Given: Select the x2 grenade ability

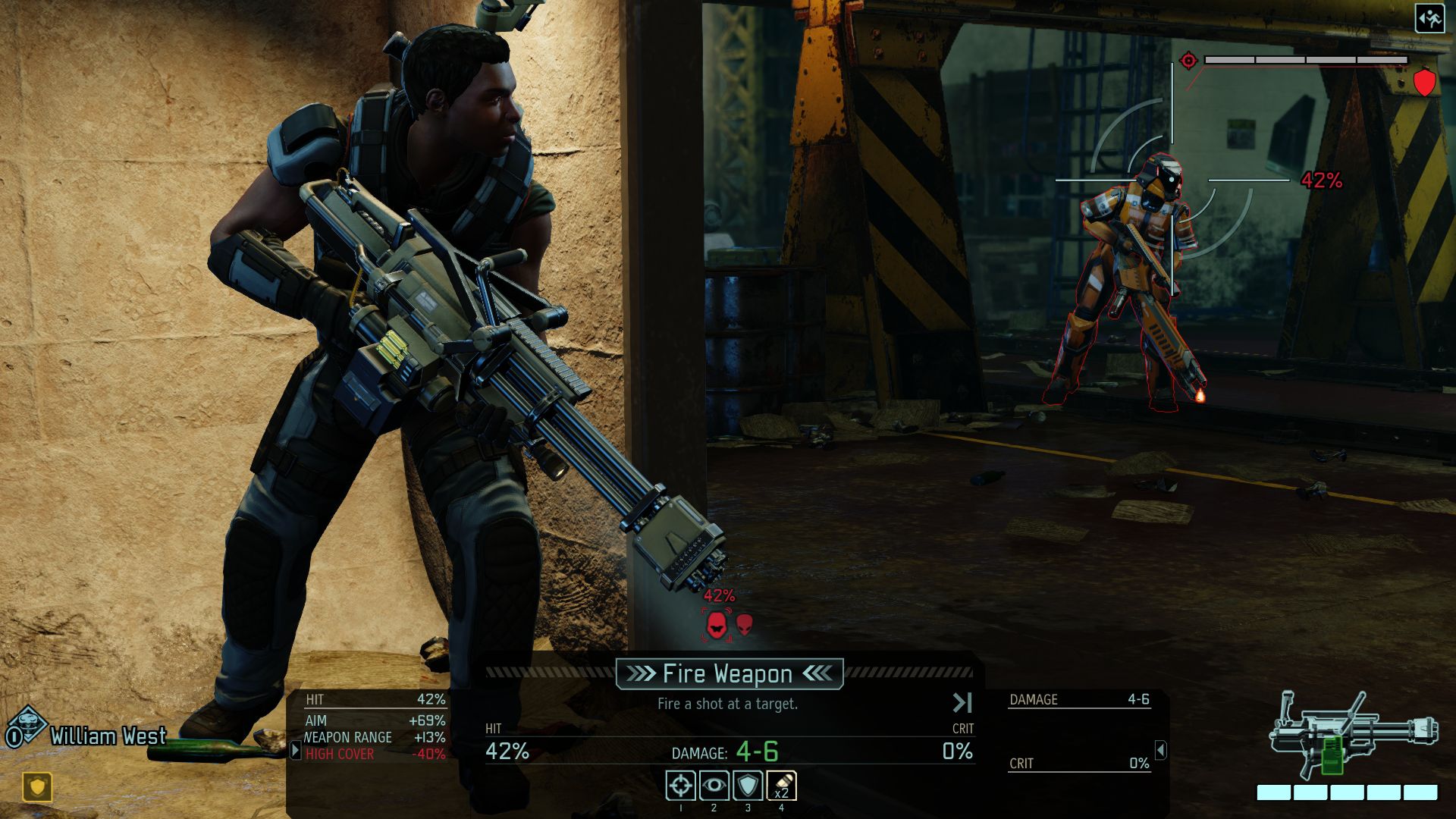Looking at the screenshot, I should click(781, 786).
